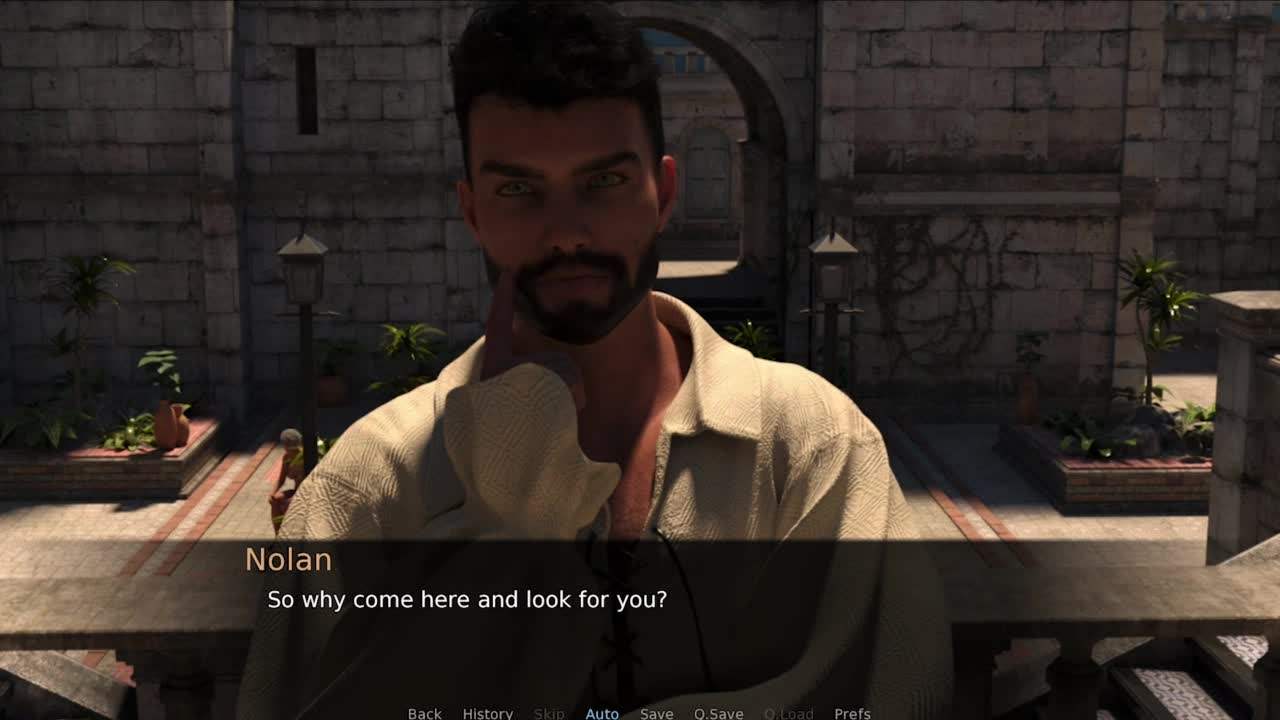This screenshot has height=720, width=1280.
Task: Toggle Auto dialogue advance
Action: point(602,713)
